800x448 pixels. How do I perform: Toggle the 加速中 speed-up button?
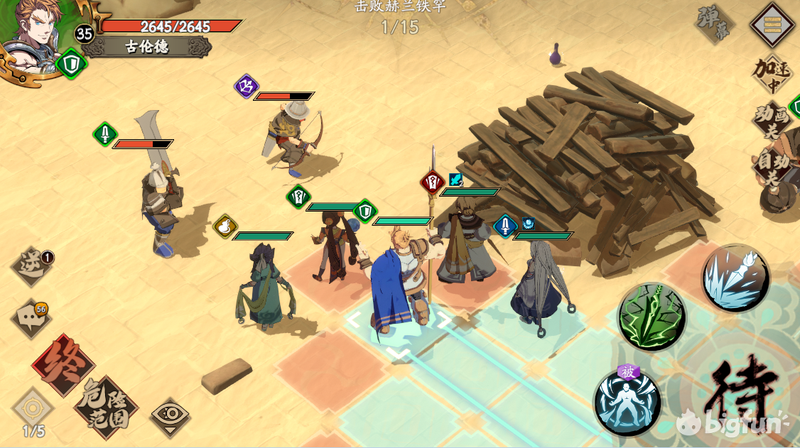point(772,72)
